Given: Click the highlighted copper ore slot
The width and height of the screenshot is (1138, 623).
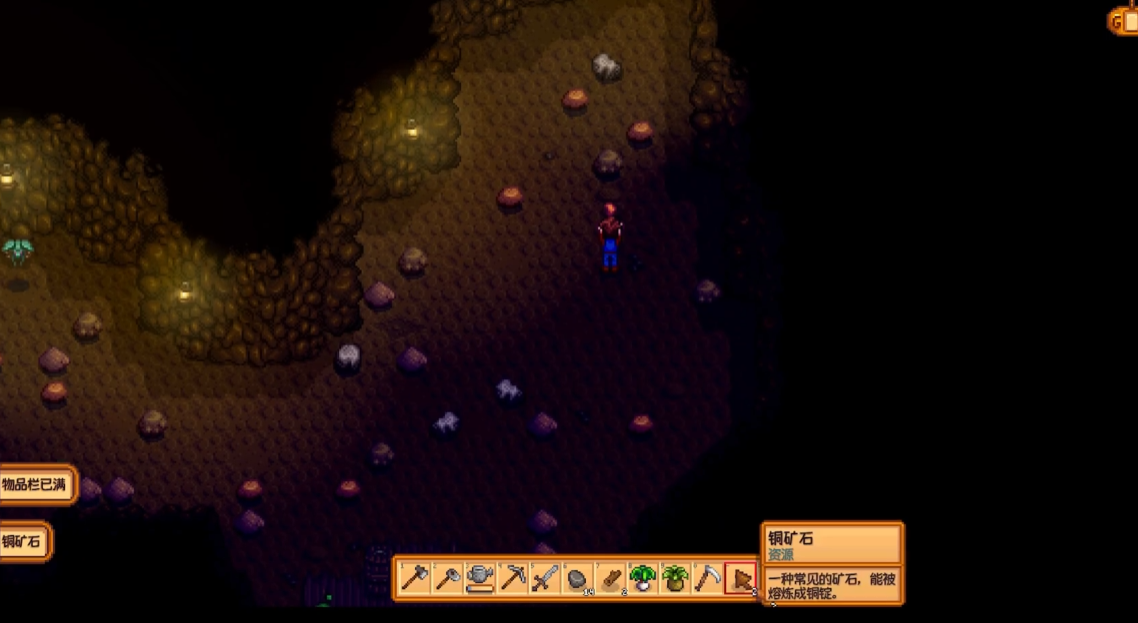Looking at the screenshot, I should click(740, 578).
